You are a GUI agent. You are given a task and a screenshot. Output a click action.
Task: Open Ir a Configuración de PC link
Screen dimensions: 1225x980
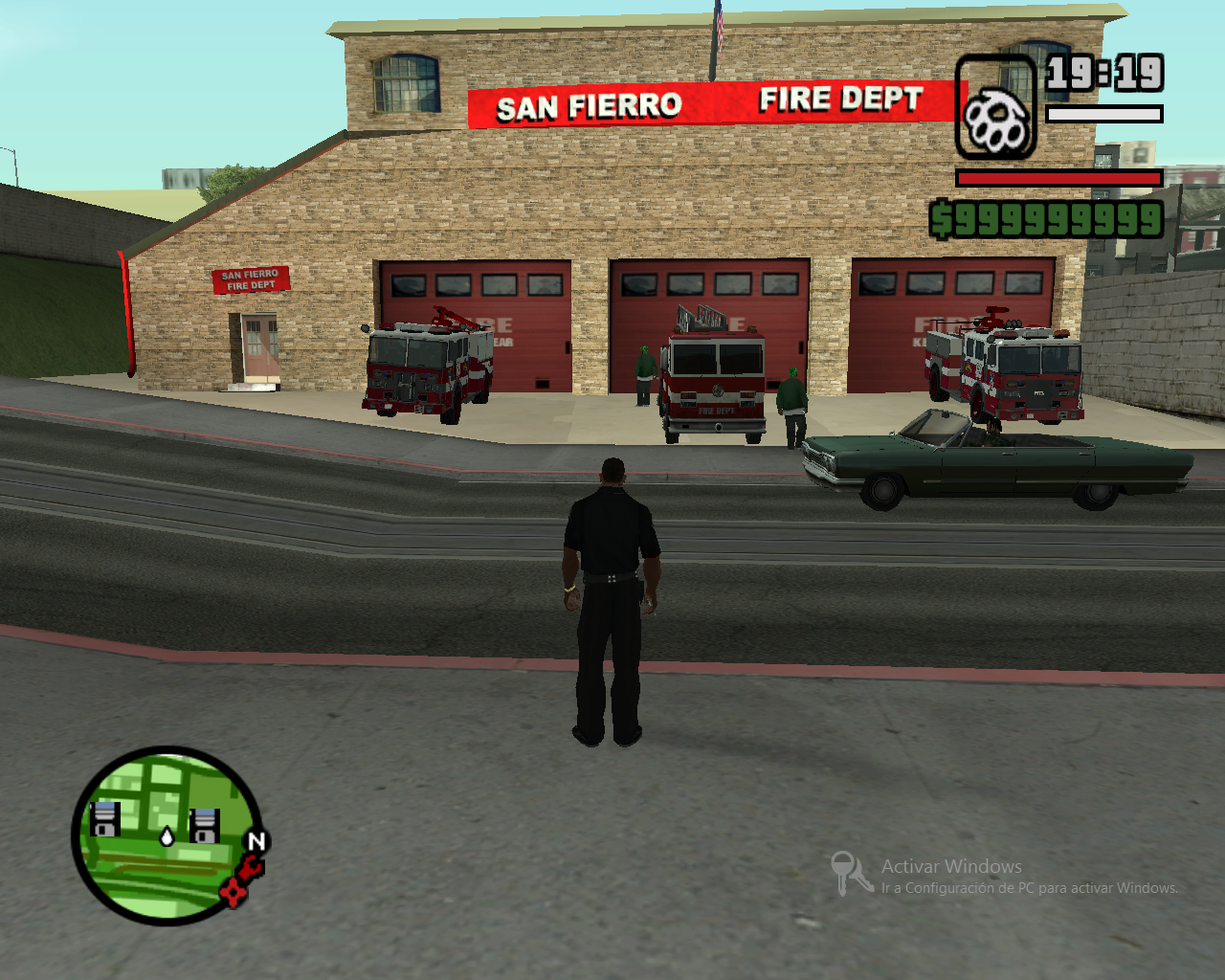point(1029,889)
